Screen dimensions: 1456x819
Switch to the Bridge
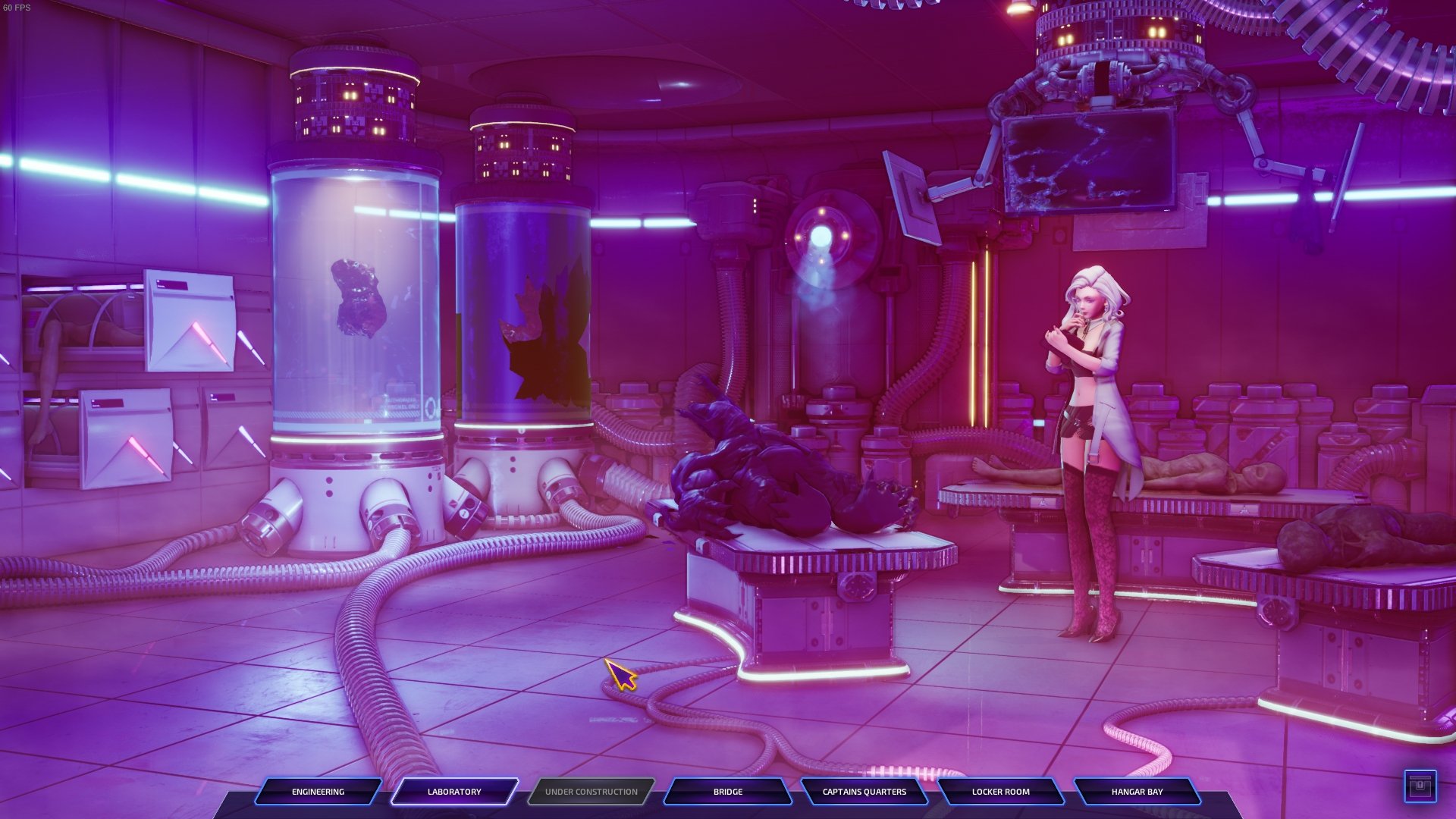[728, 792]
